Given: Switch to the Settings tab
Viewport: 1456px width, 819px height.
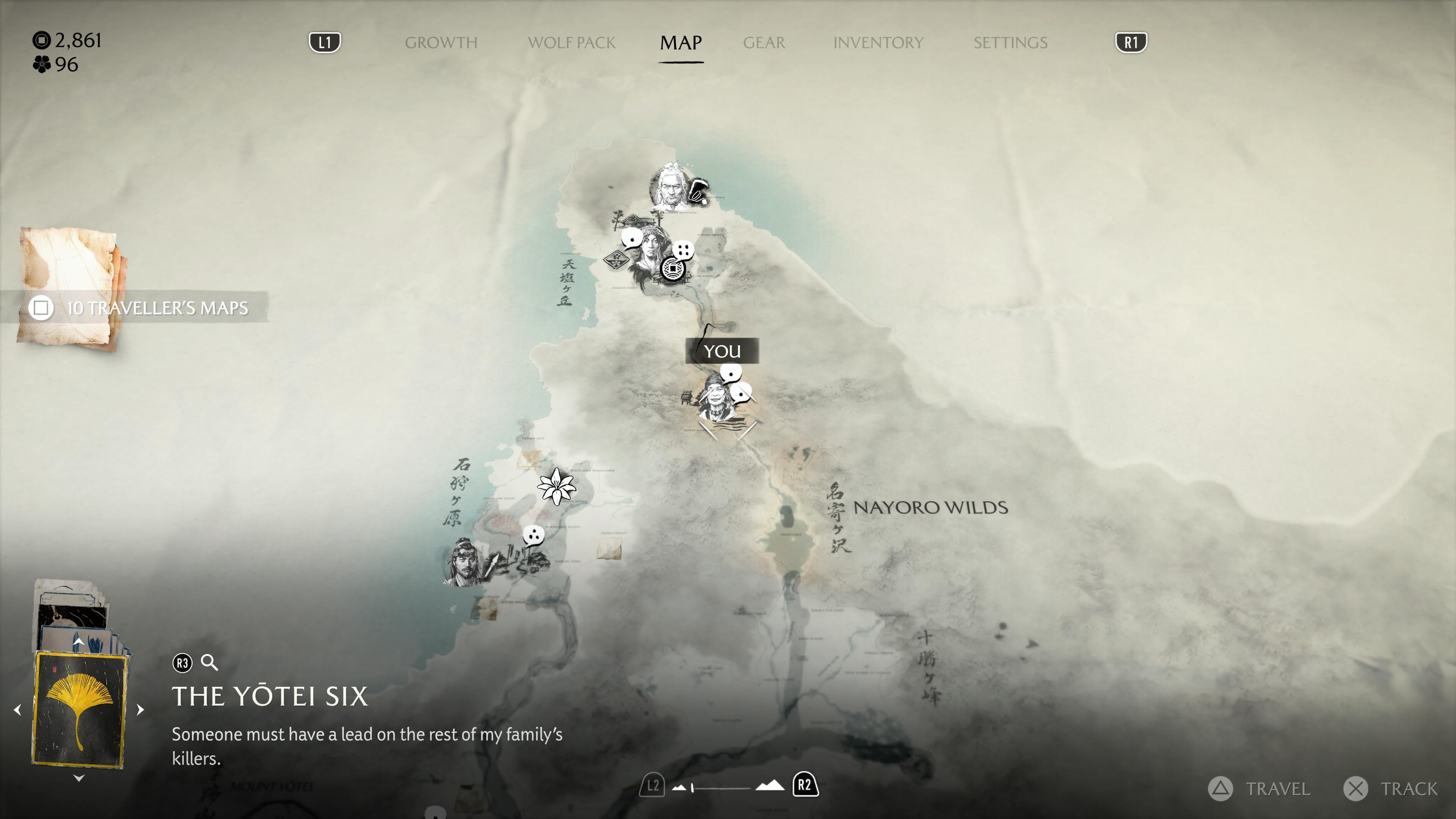Looking at the screenshot, I should point(1010,42).
